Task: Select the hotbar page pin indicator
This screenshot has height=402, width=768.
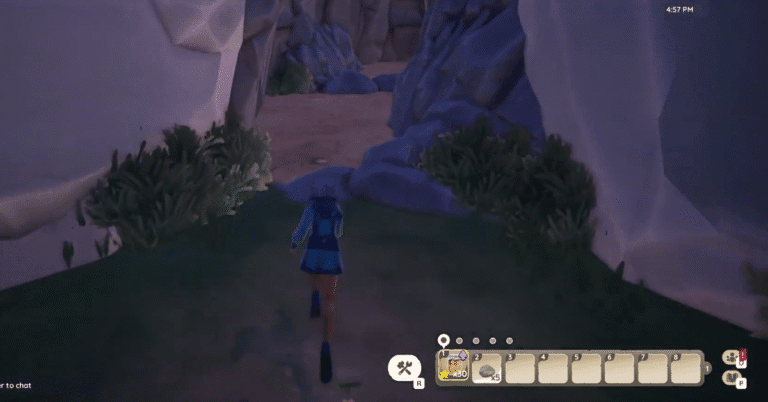Action: [x=443, y=341]
